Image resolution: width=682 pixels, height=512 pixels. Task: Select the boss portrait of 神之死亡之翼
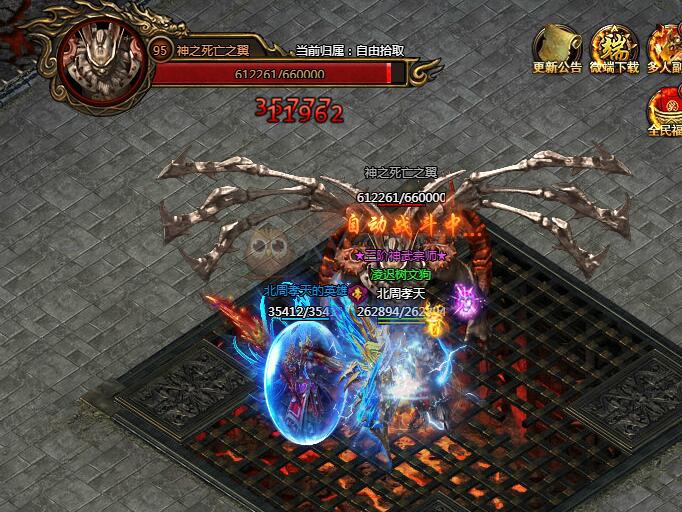point(100,58)
